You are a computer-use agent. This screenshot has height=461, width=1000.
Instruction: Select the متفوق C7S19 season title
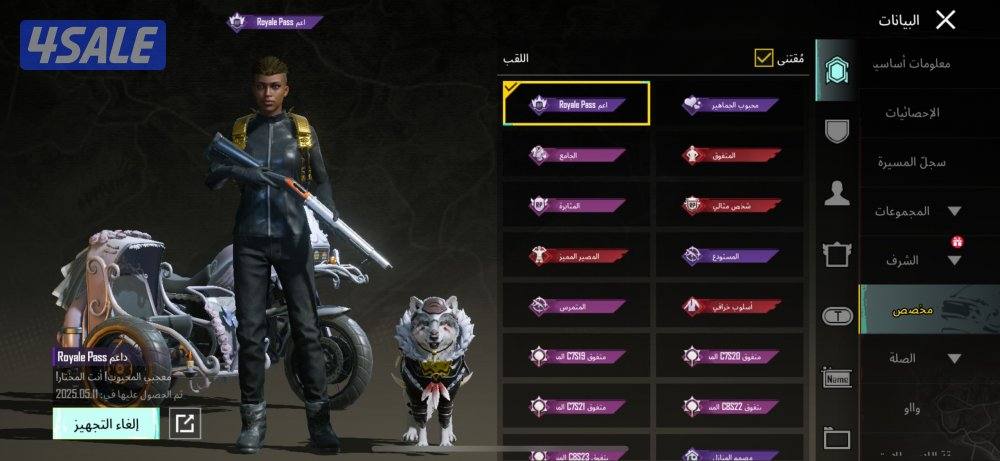click(x=577, y=356)
